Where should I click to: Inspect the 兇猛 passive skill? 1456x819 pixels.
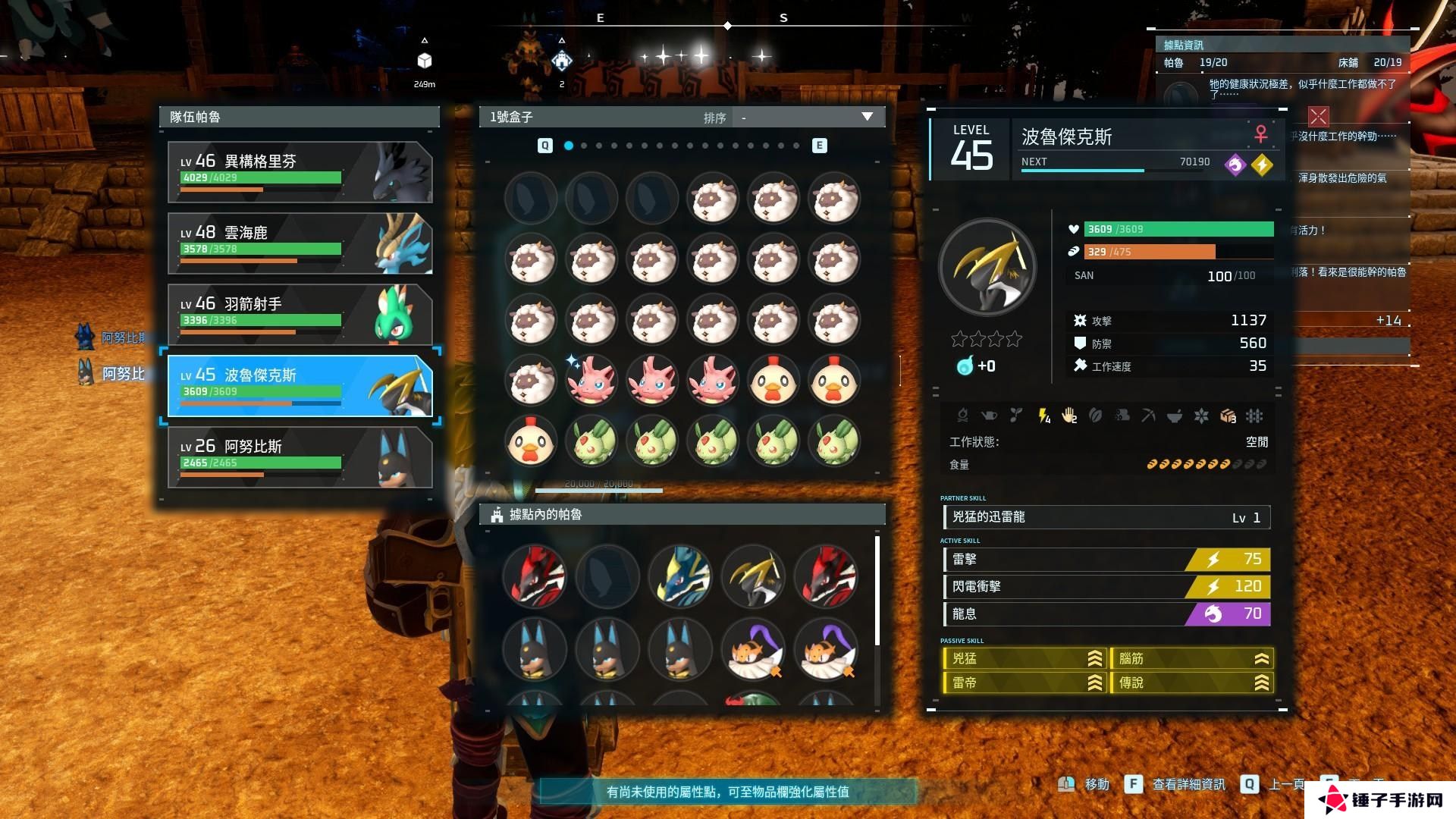tap(1024, 659)
